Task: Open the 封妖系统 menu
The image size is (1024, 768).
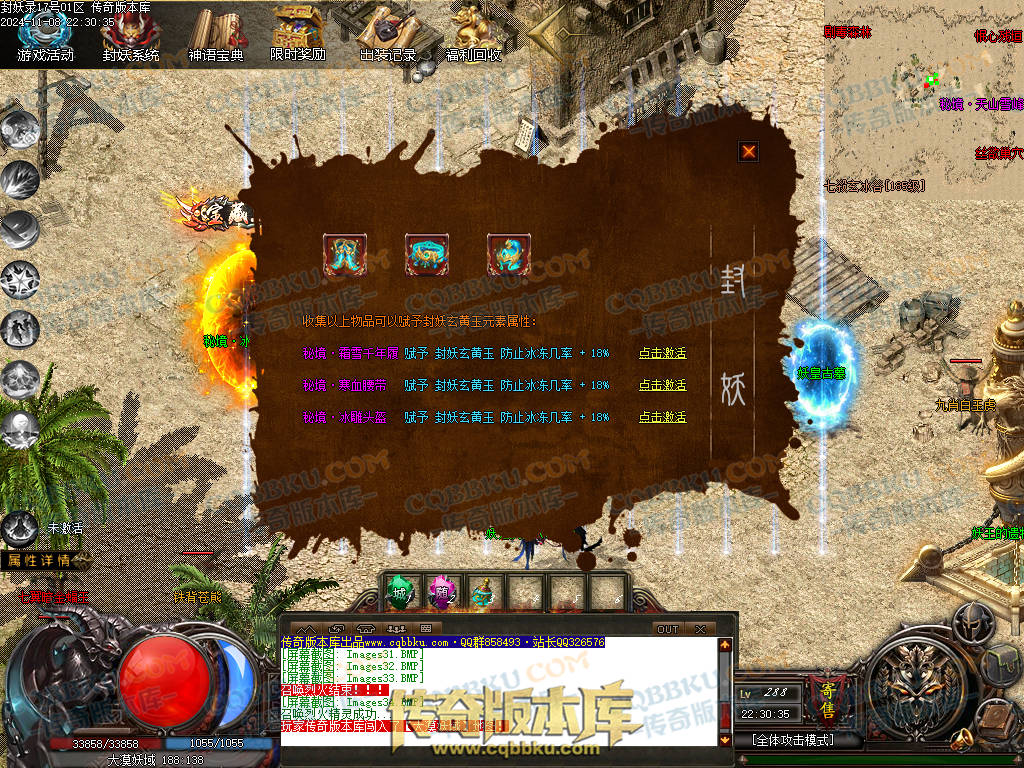Action: click(x=131, y=38)
